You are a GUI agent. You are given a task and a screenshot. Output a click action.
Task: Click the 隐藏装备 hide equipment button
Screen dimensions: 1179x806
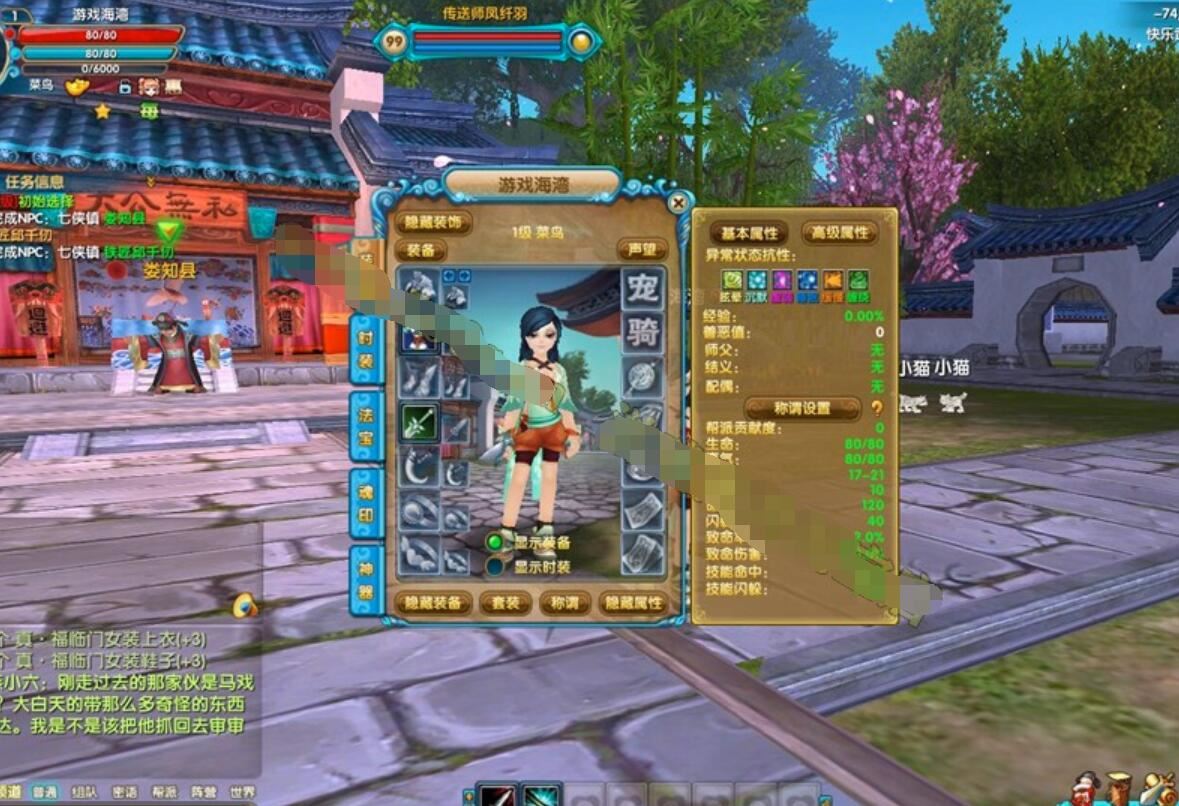432,603
